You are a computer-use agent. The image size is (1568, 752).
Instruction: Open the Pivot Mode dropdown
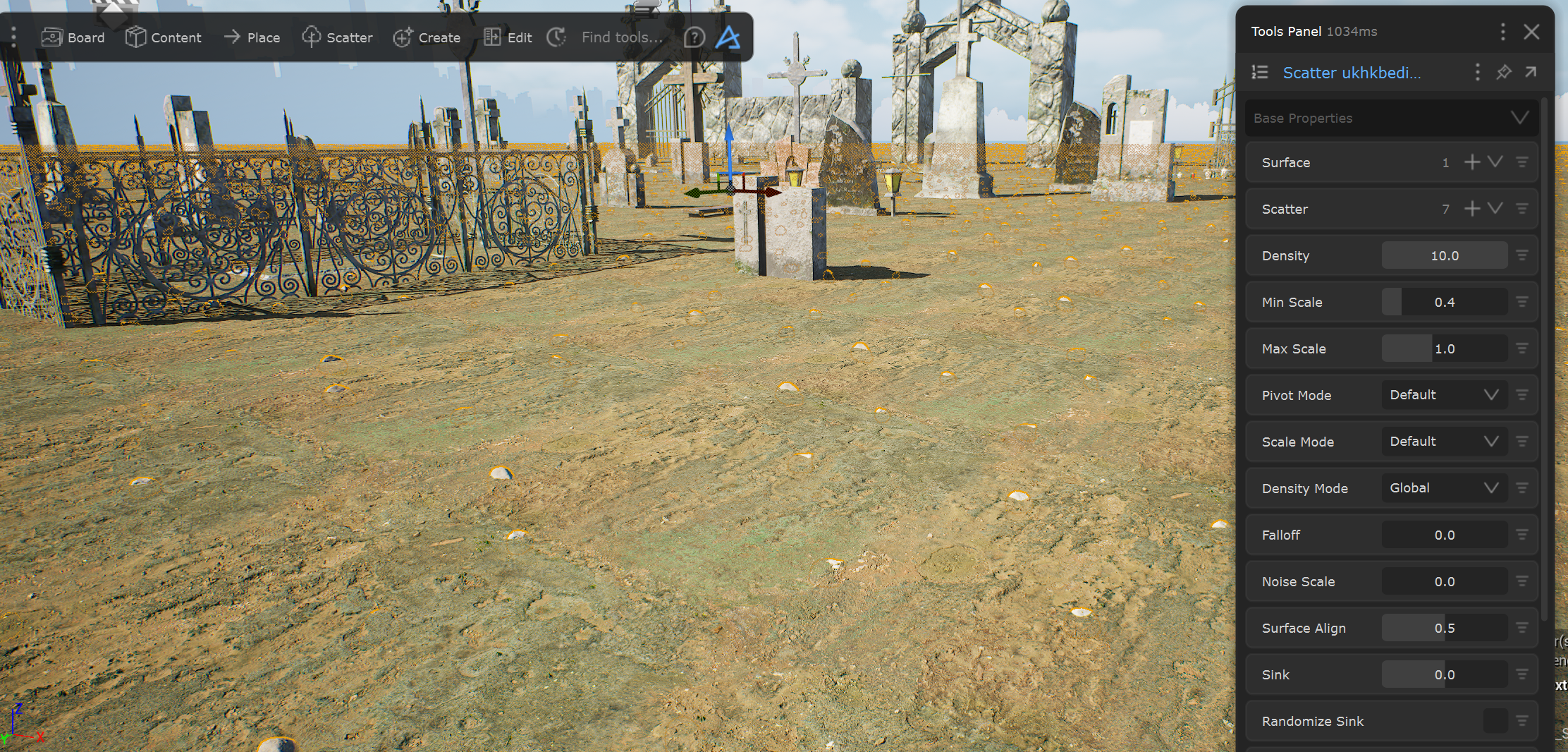tap(1444, 395)
